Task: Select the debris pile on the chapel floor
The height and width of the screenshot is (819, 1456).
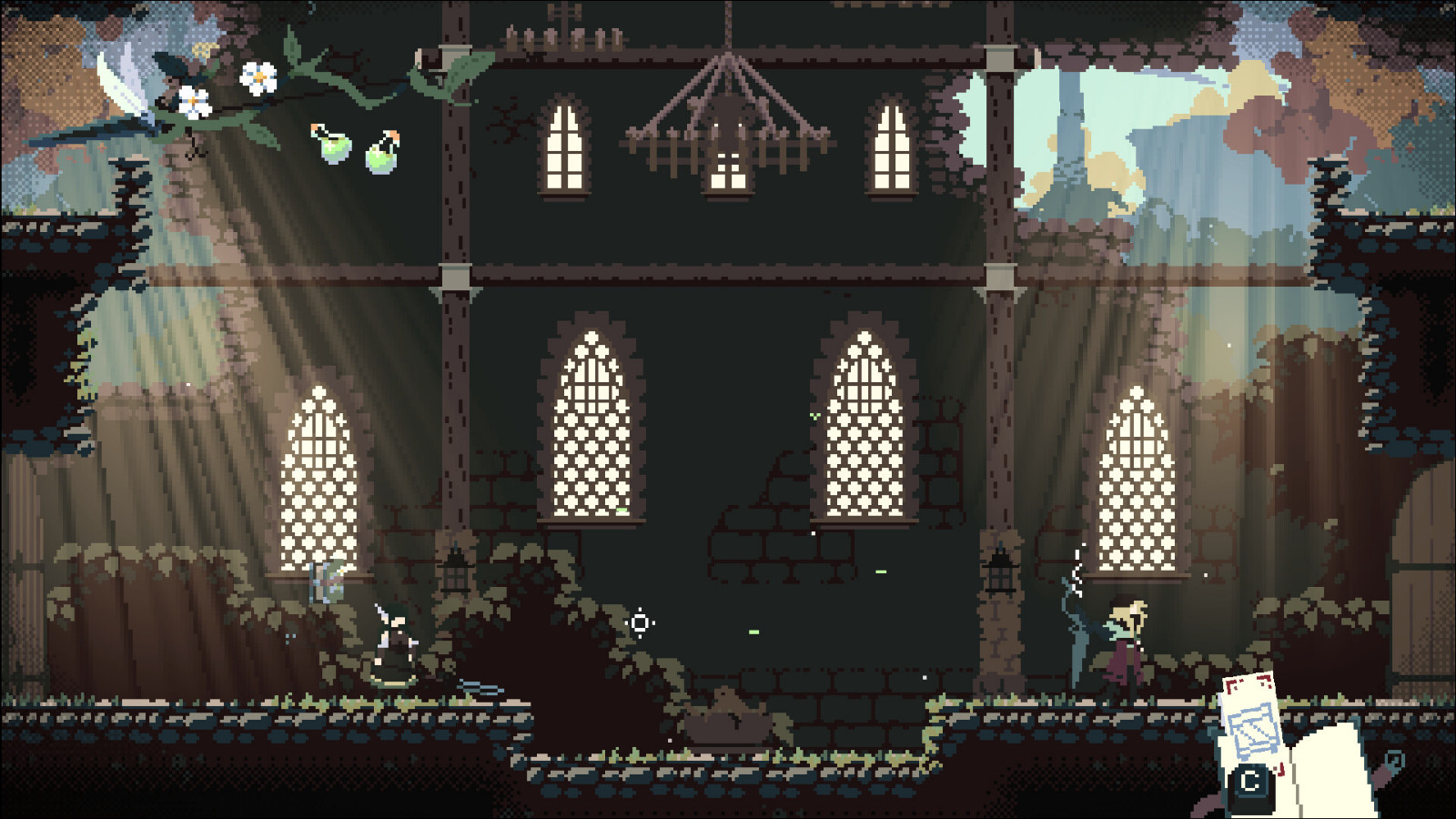Action: click(728, 710)
